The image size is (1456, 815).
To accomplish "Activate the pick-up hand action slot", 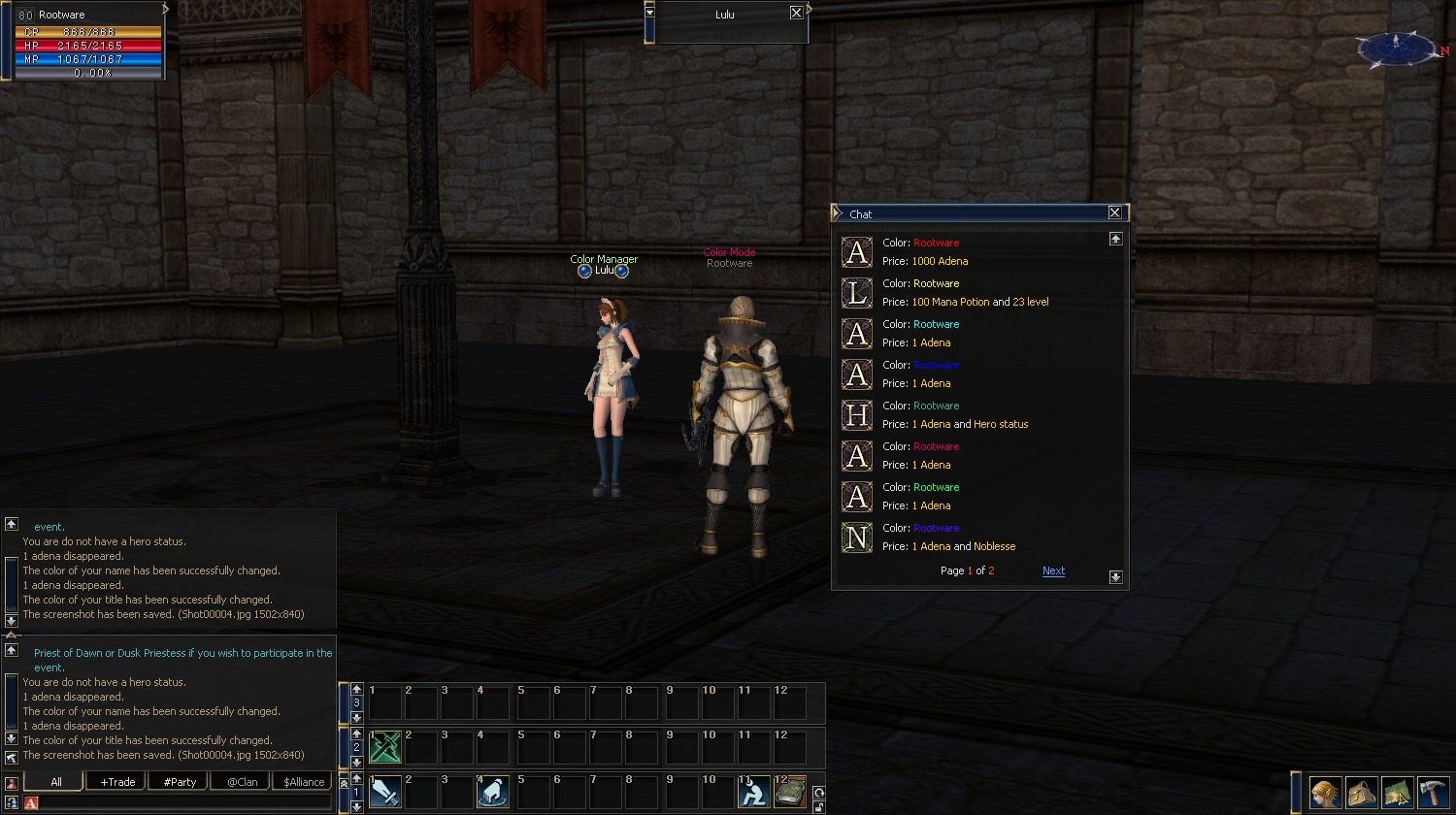I will pyautogui.click(x=493, y=793).
